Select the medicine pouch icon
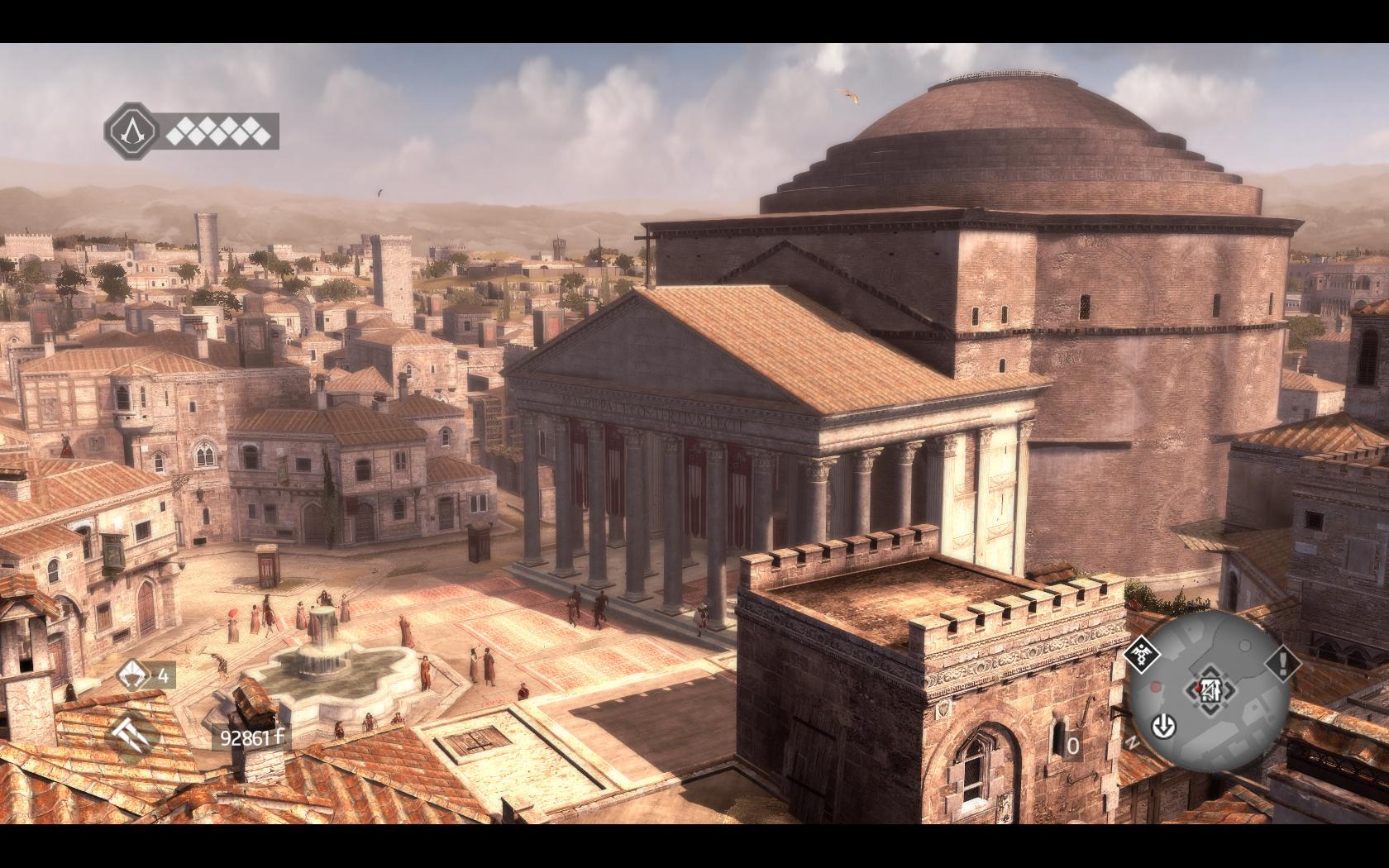 point(132,676)
